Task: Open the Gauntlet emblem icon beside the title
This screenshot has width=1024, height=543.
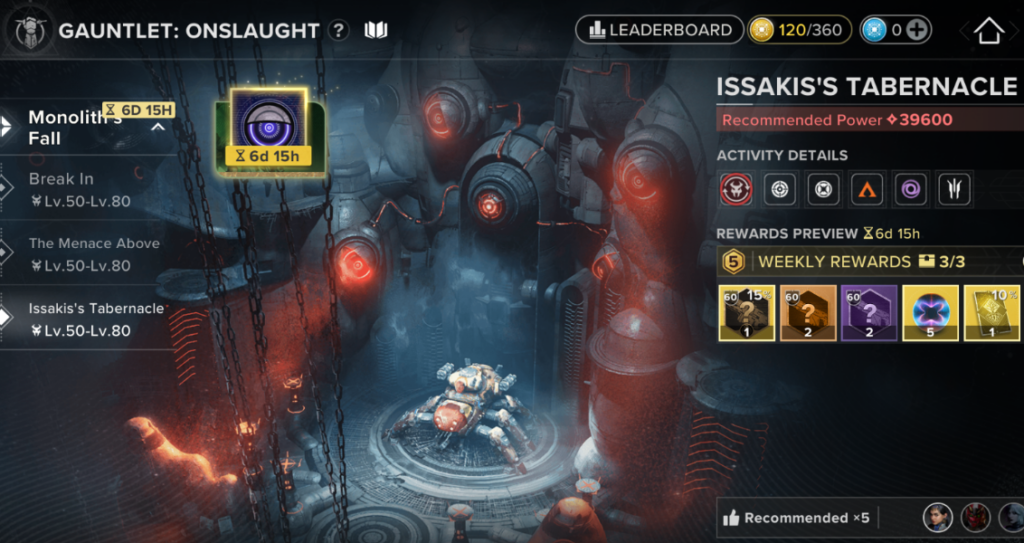Action: click(31, 31)
